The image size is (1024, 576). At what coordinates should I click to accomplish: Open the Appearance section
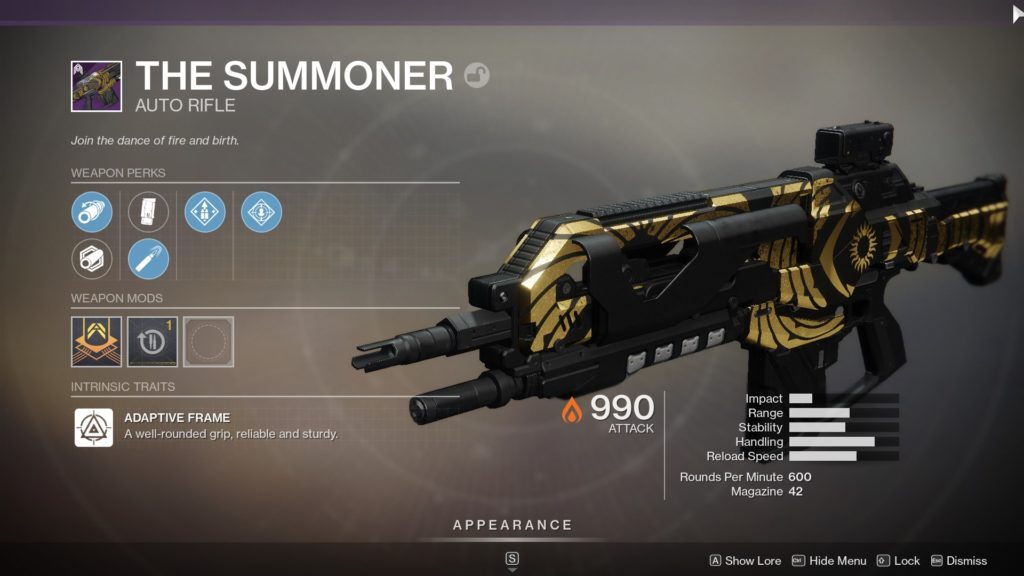(x=512, y=525)
